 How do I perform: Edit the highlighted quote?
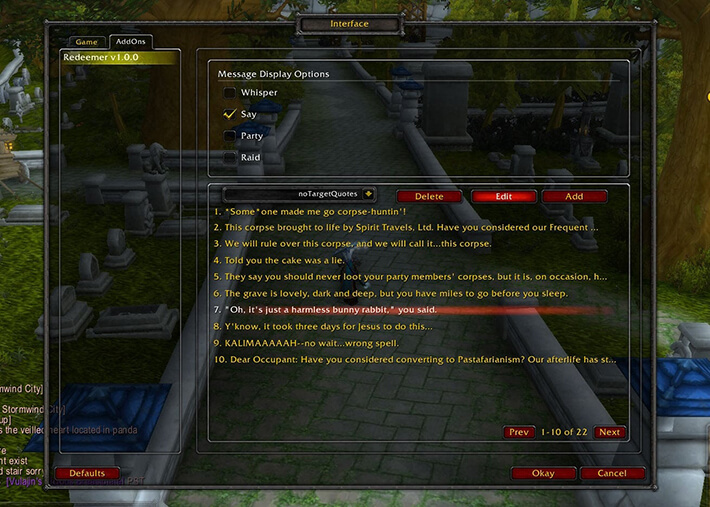tap(504, 196)
